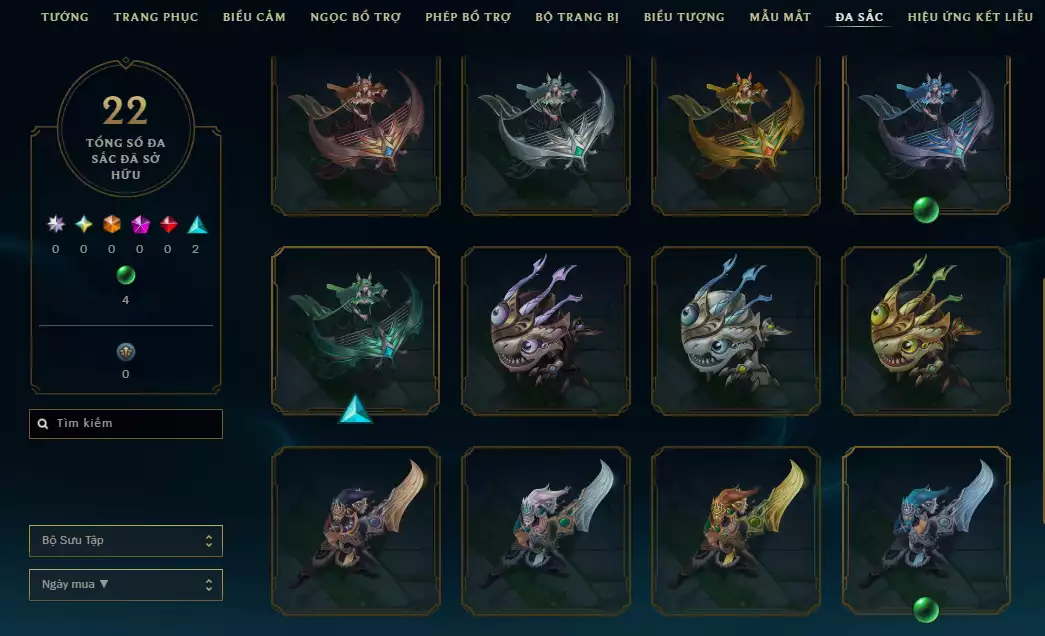The width and height of the screenshot is (1045, 636).
Task: Choose the yellow-green fish creature chroma
Action: 925,330
